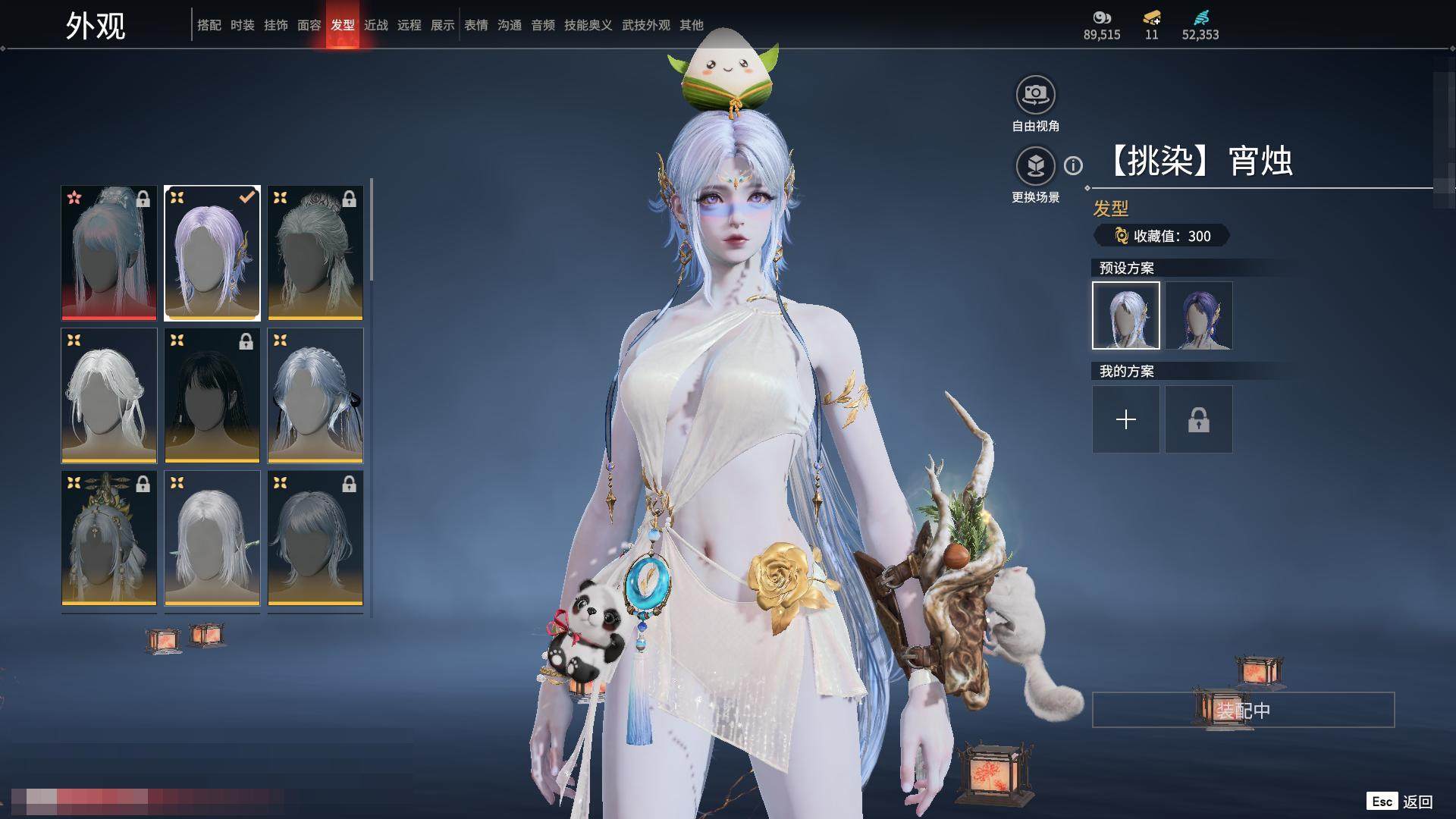
Task: Open the 技能奥义 tab
Action: pos(588,25)
